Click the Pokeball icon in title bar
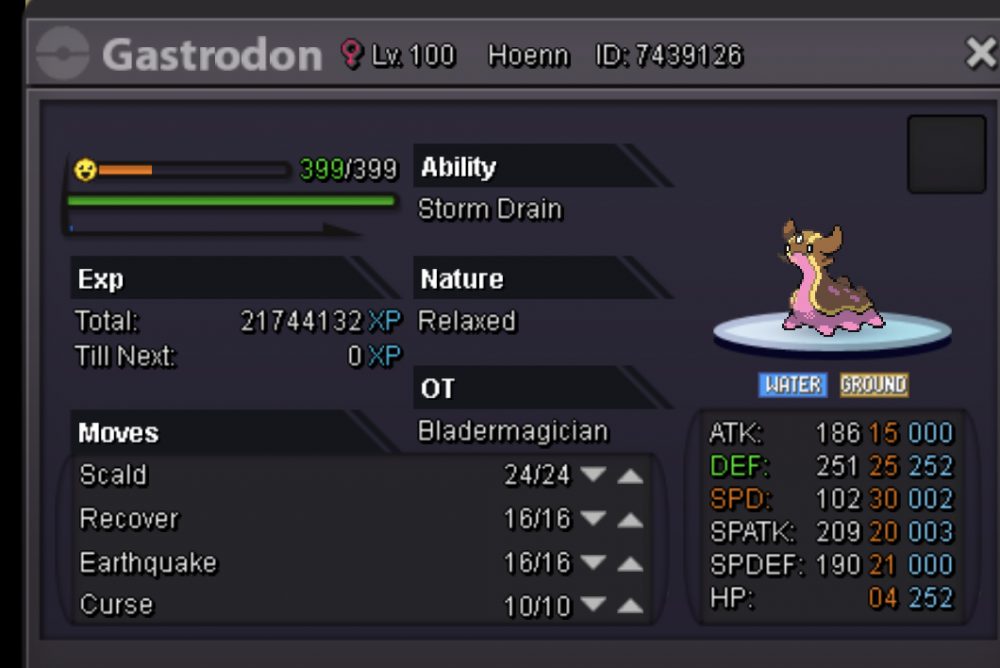The width and height of the screenshot is (1000, 668). click(x=62, y=53)
